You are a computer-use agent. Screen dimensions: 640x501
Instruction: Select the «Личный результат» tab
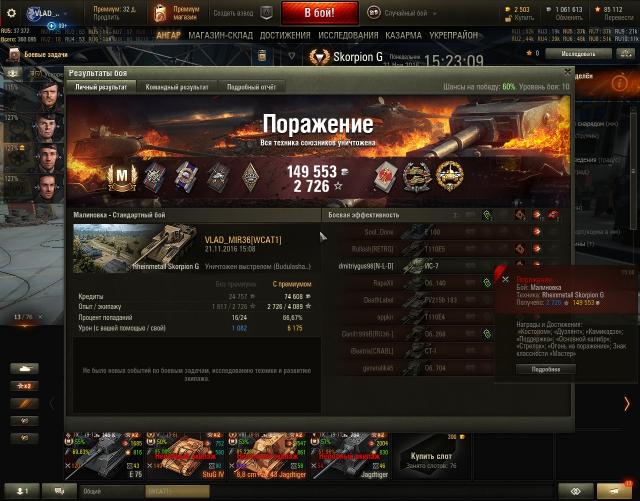[99, 88]
